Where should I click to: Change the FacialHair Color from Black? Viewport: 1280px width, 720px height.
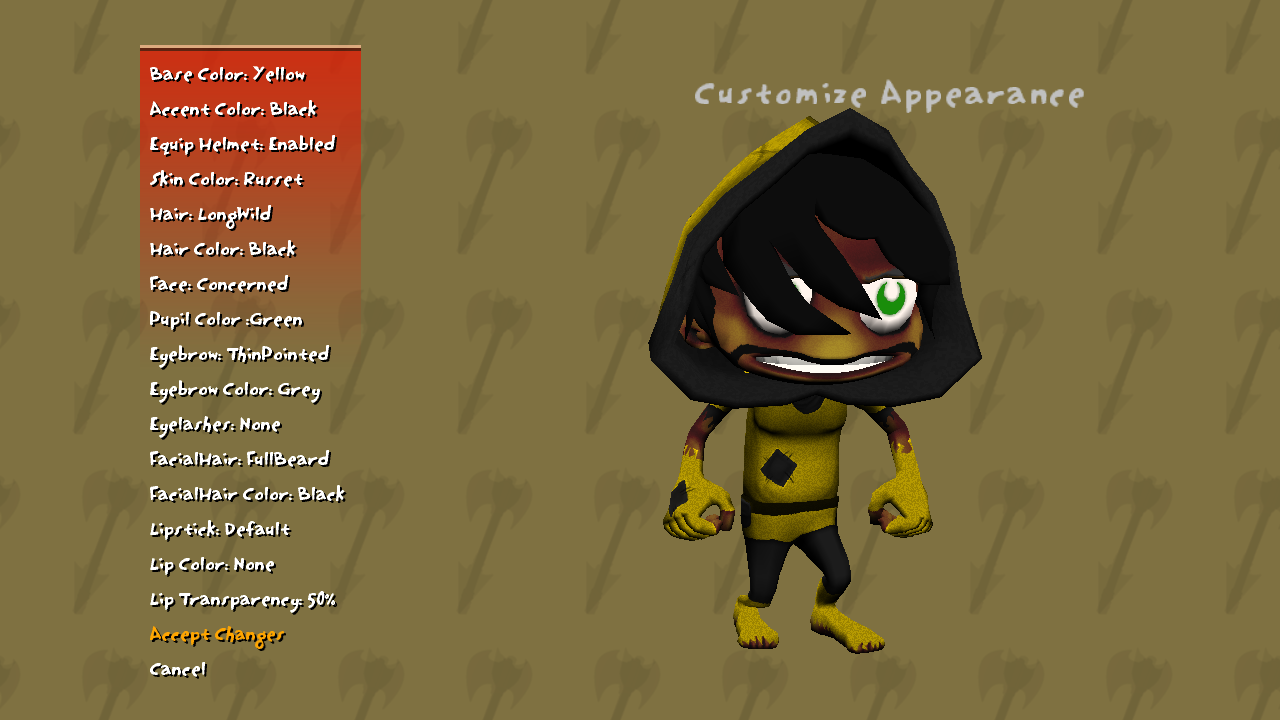point(246,495)
